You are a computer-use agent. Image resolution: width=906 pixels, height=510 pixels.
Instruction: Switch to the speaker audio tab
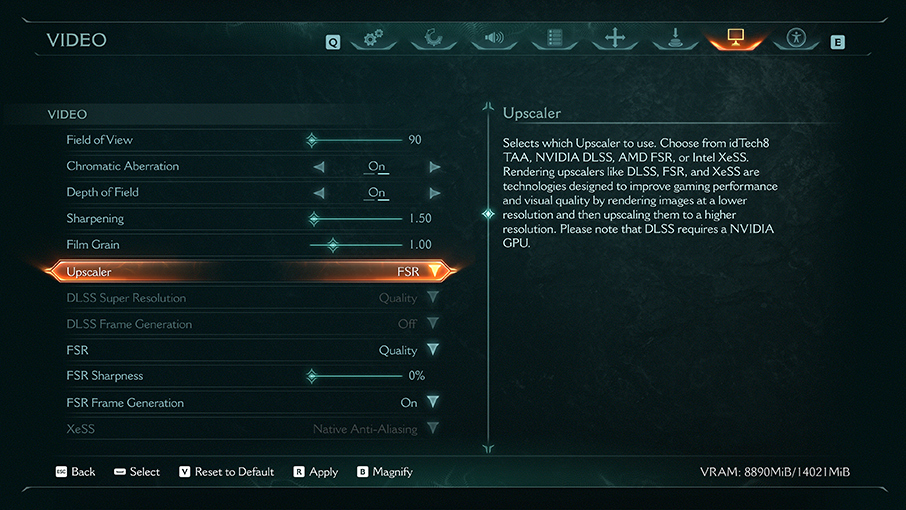[x=494, y=39]
